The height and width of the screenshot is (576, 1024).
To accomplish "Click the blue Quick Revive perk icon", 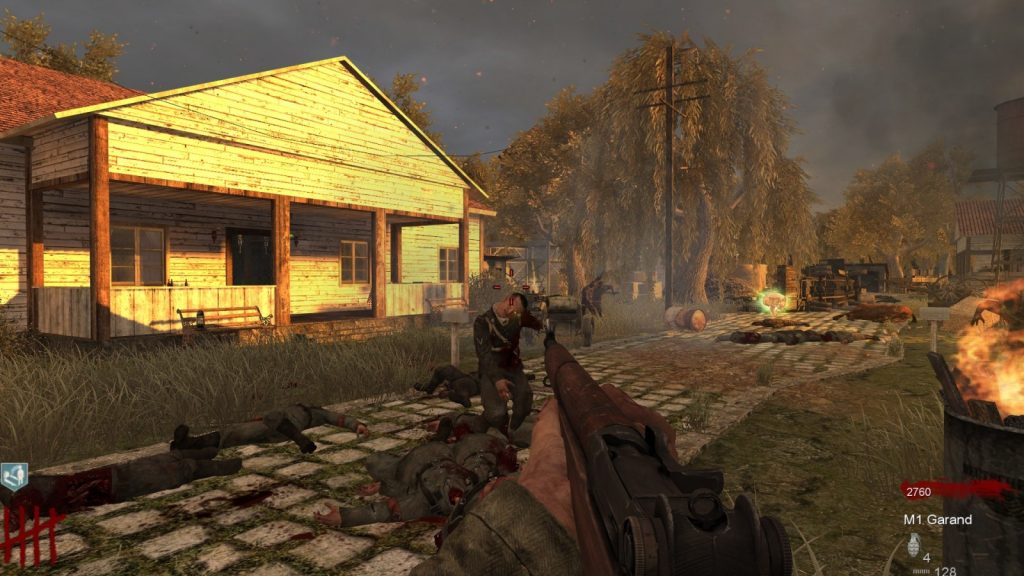I will 14,476.
